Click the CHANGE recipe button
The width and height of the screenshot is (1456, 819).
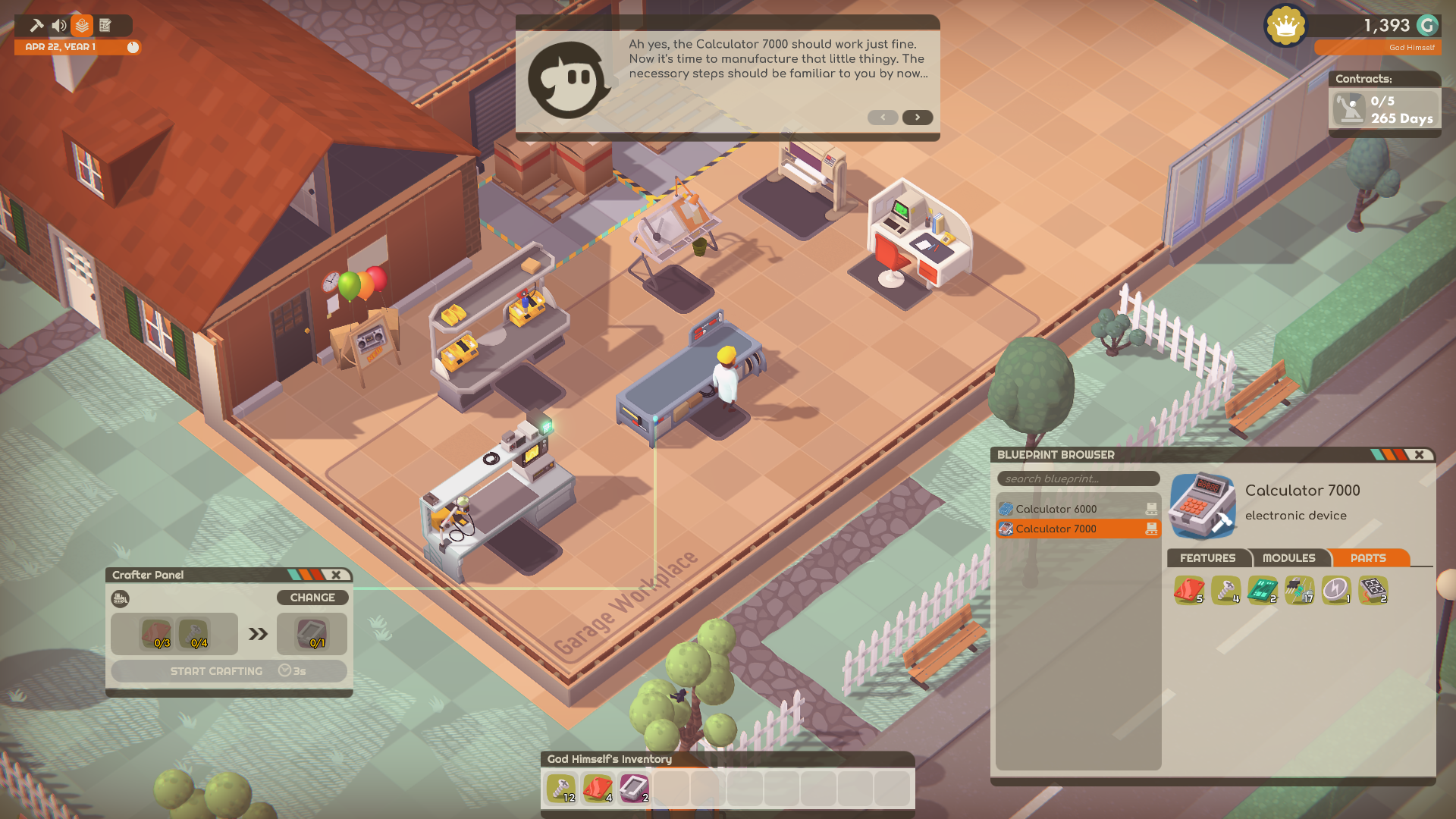tap(312, 598)
